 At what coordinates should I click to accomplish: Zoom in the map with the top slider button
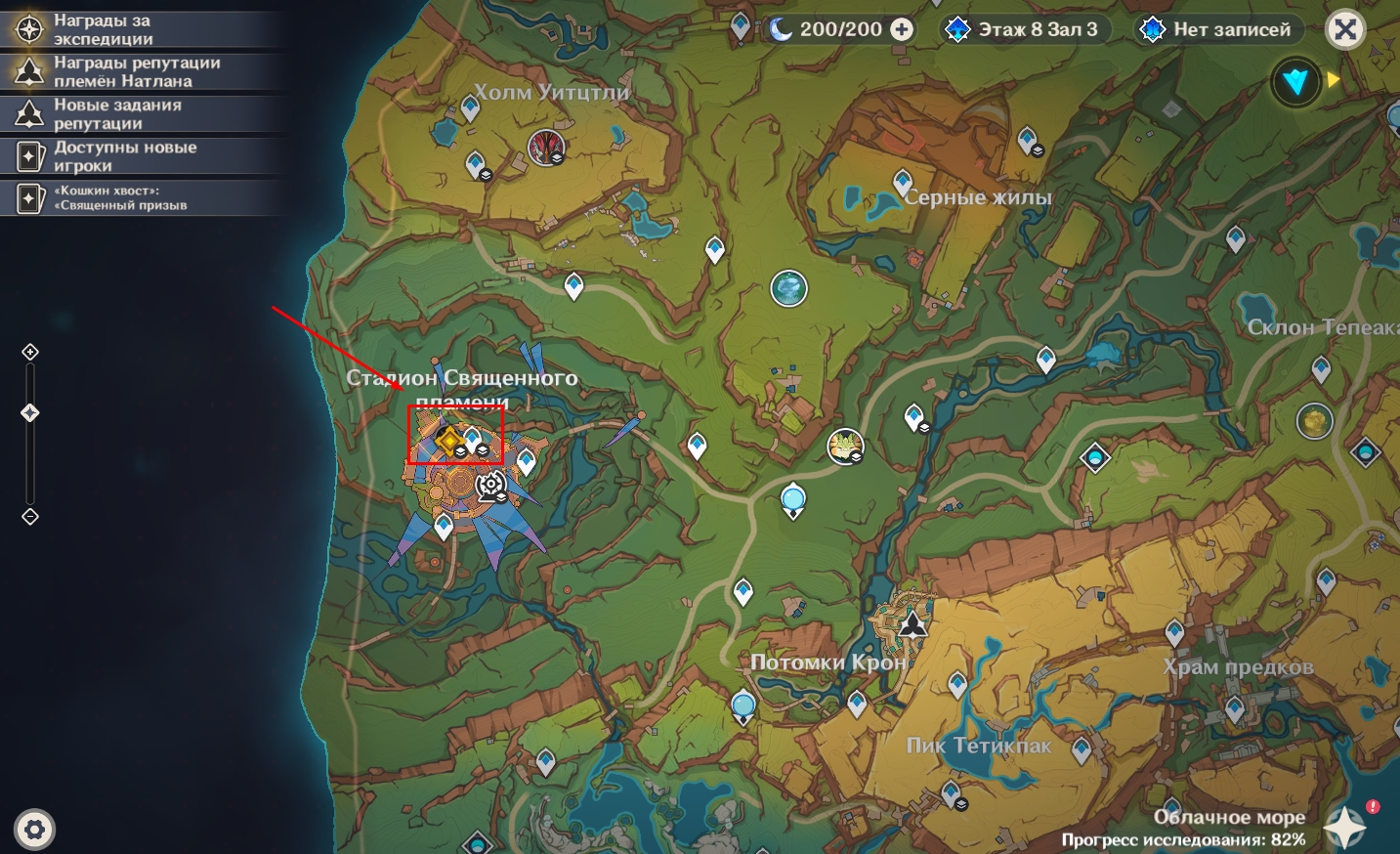point(30,352)
